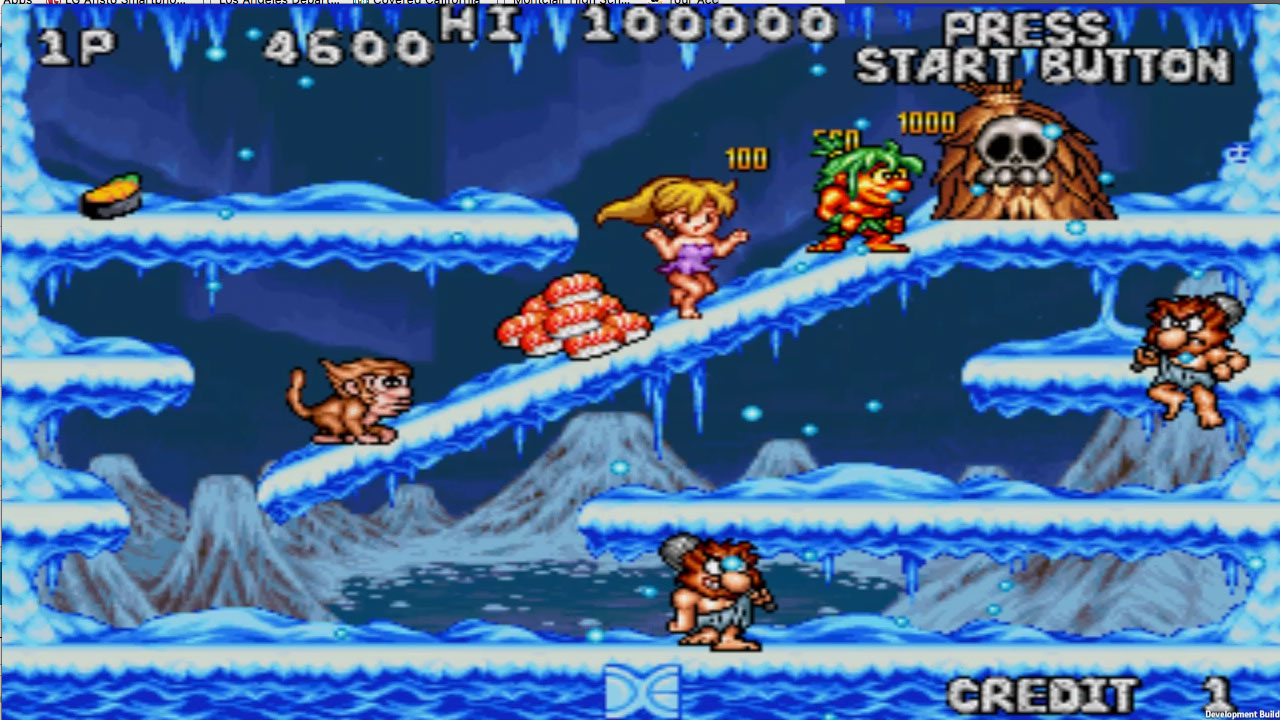Click the HI 100000 high score display

pos(620,33)
